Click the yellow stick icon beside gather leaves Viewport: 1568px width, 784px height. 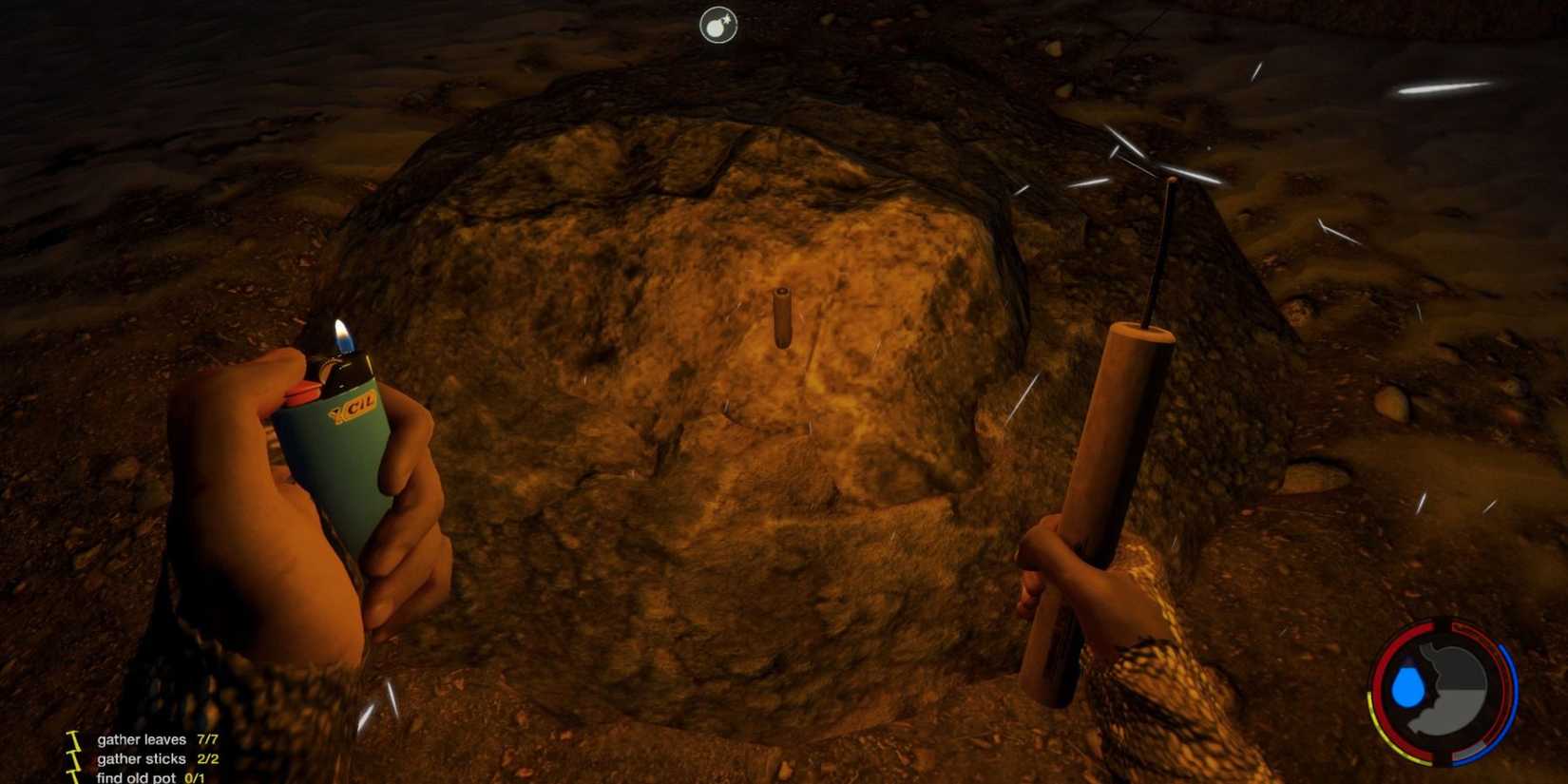pos(73,740)
